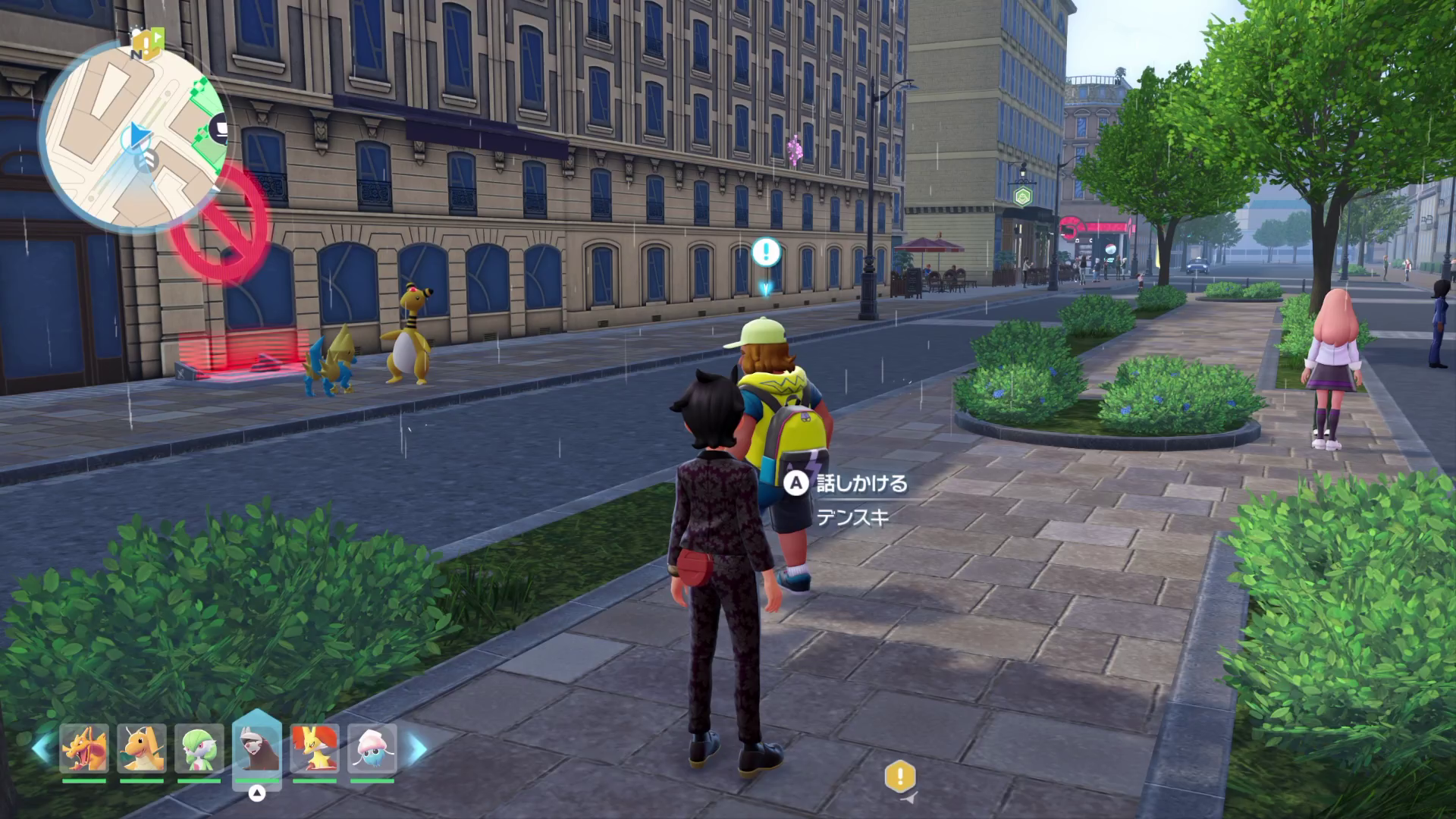Open the circular minimap
The width and height of the screenshot is (1456, 819).
click(x=133, y=135)
